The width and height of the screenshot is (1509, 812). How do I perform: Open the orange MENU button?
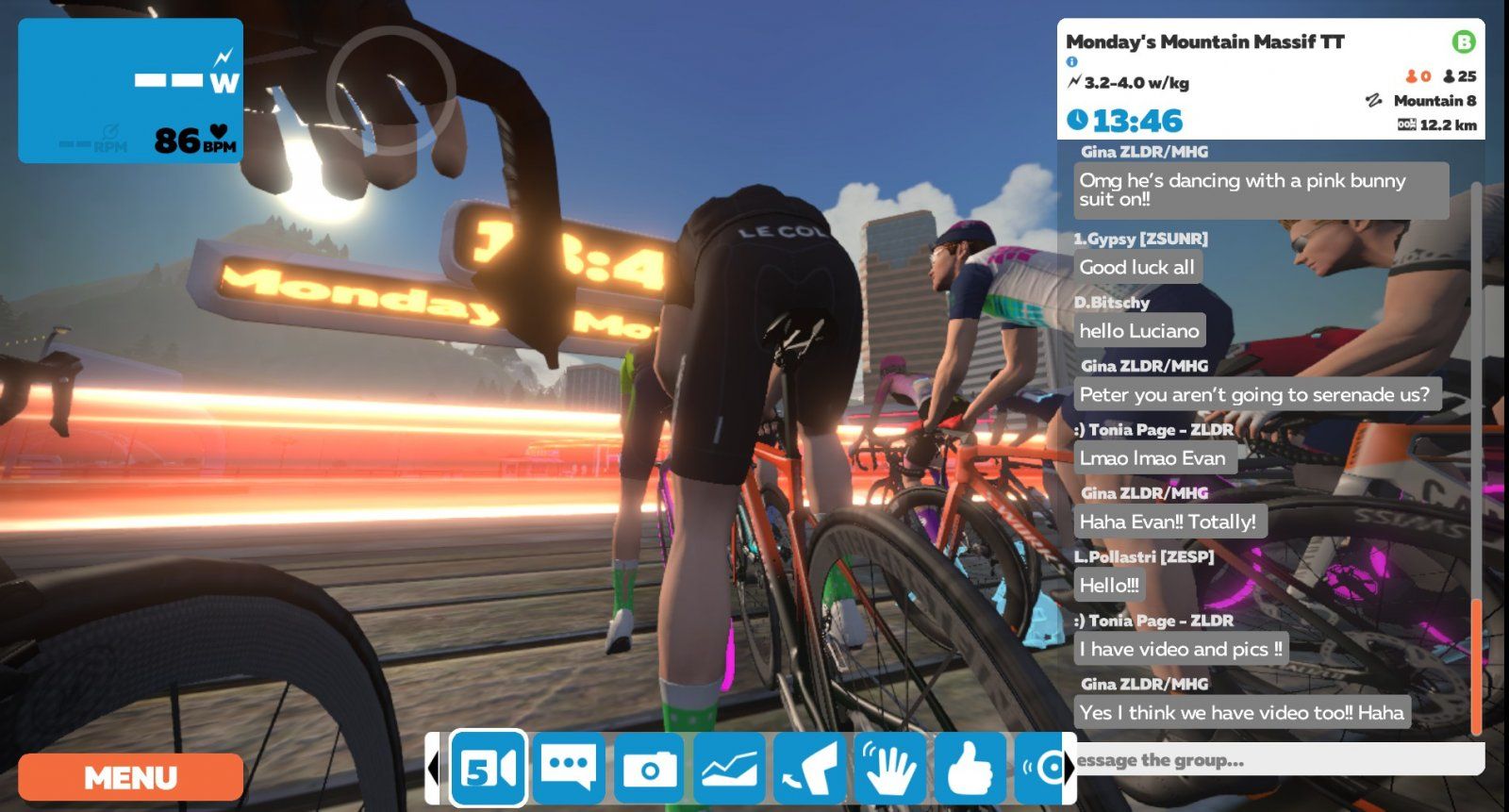click(x=130, y=777)
